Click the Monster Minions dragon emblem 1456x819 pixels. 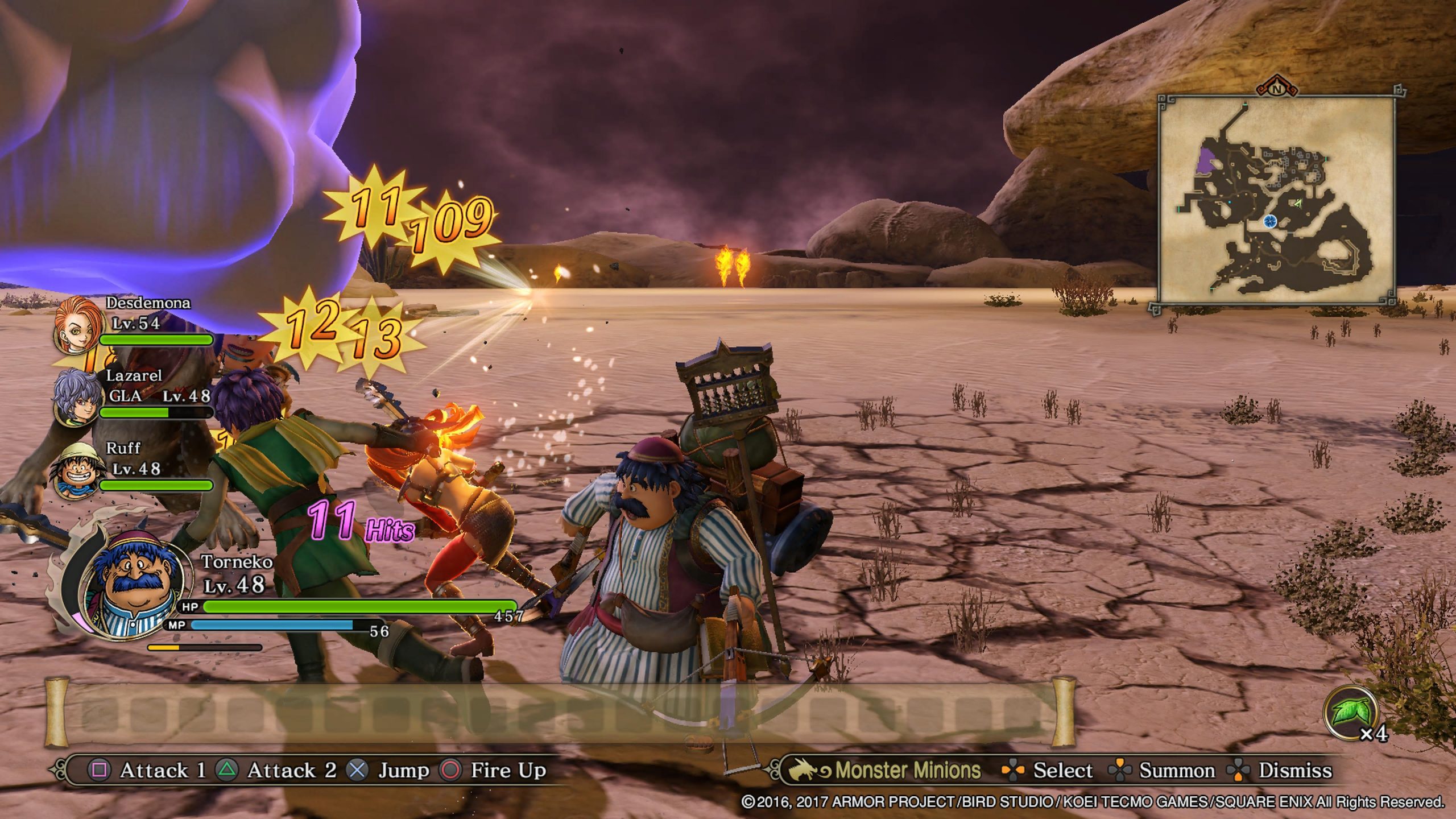coord(809,770)
